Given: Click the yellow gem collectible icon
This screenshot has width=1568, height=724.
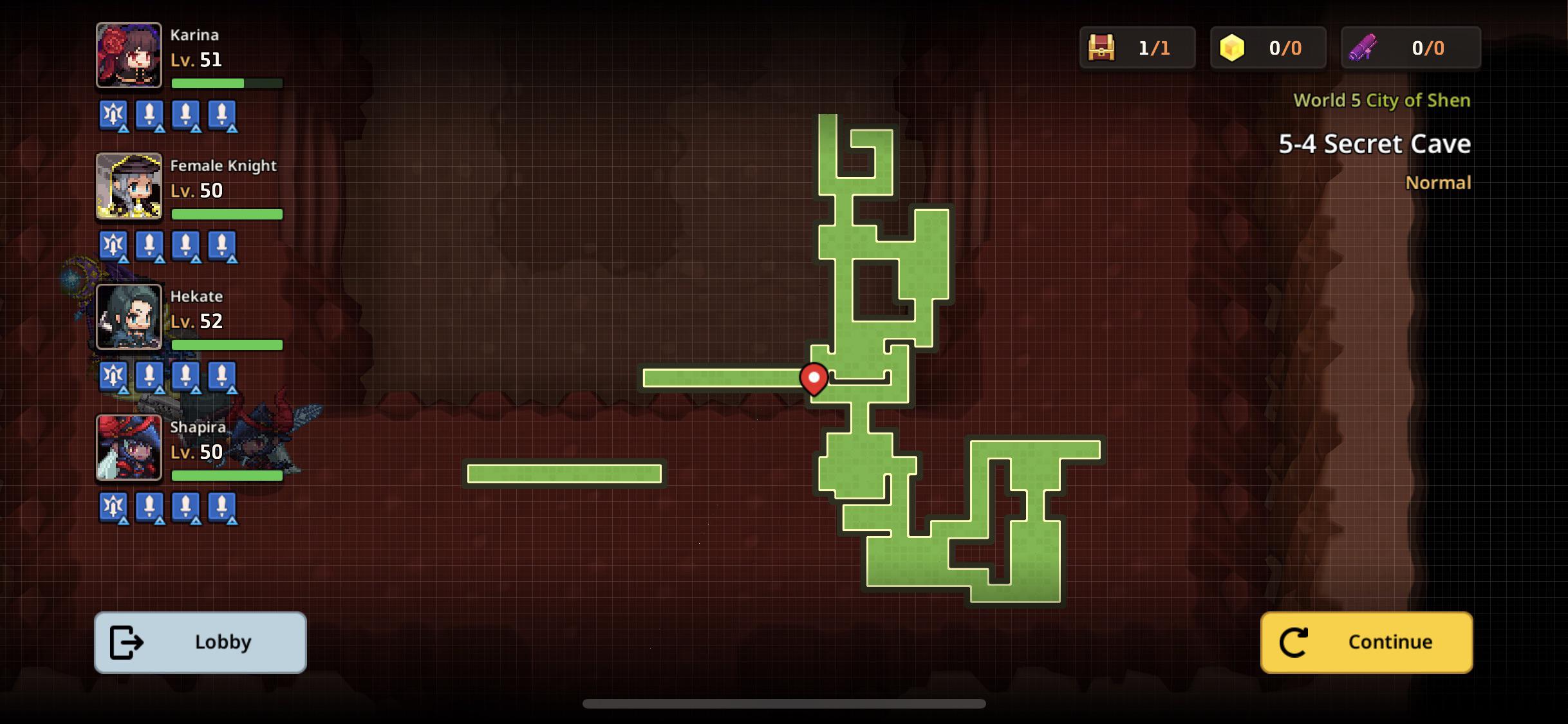Looking at the screenshot, I should 1233,46.
